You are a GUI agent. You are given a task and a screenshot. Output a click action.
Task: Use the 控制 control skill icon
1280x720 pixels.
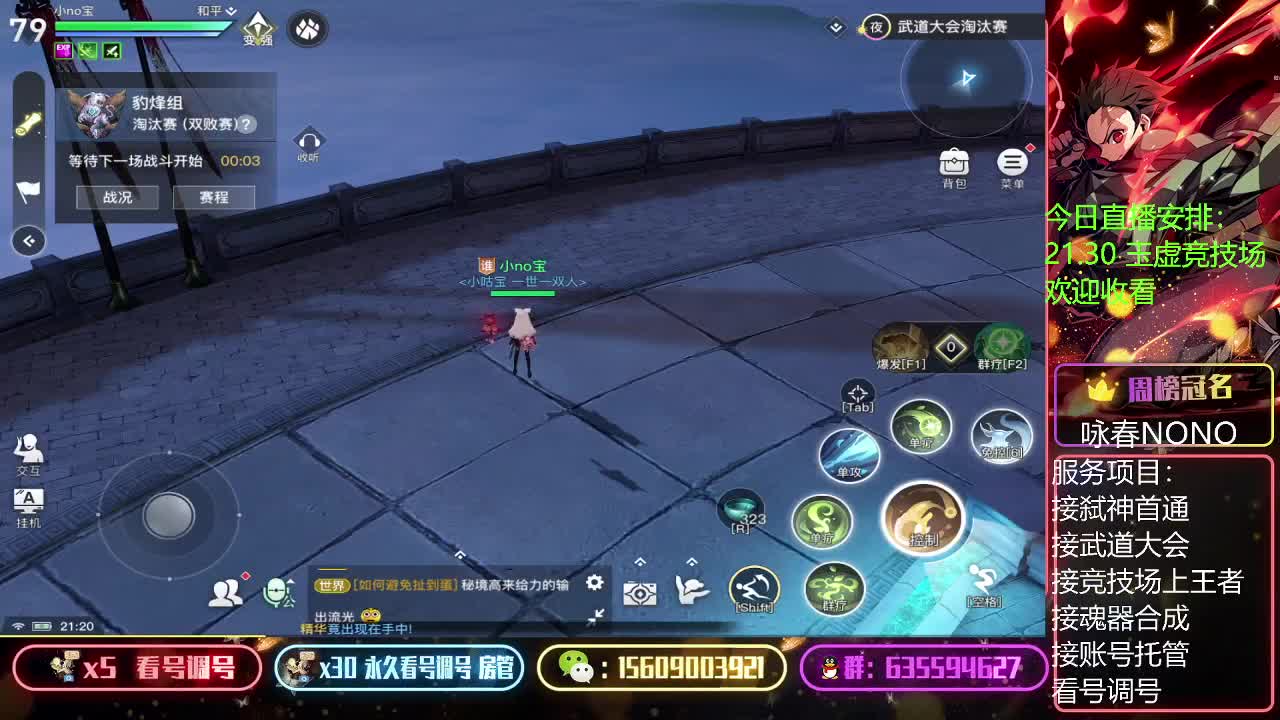(924, 519)
